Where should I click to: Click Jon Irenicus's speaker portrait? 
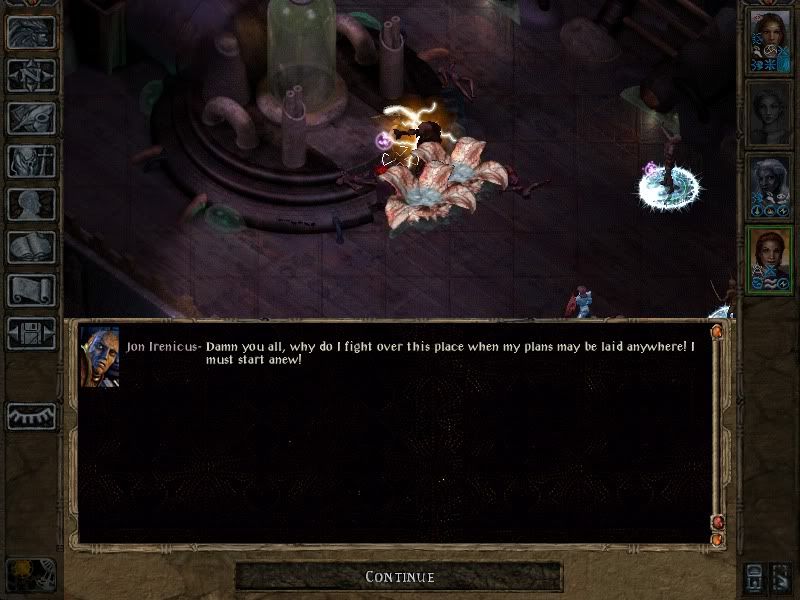click(x=100, y=357)
